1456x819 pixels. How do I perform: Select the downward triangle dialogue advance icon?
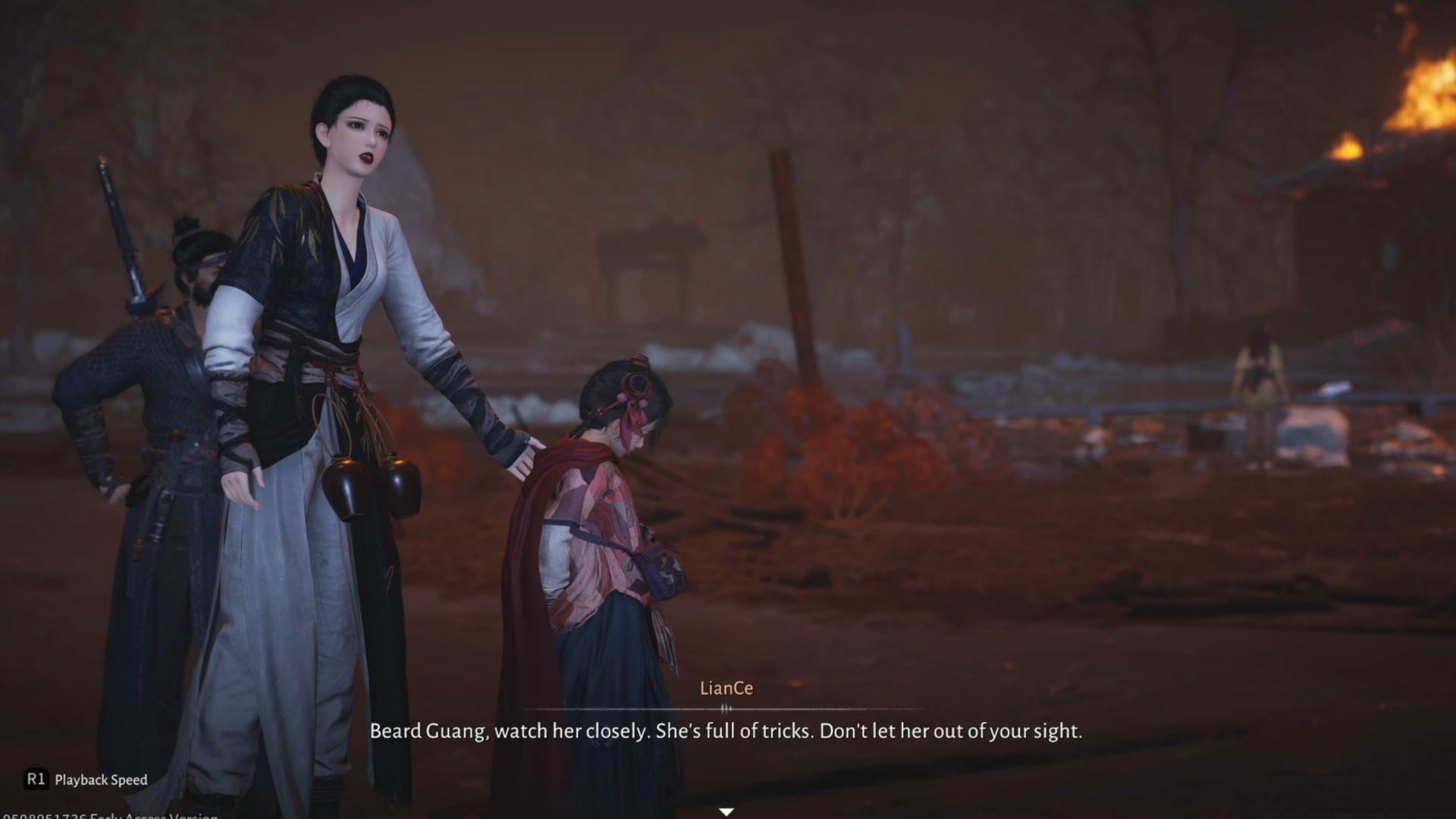726,811
